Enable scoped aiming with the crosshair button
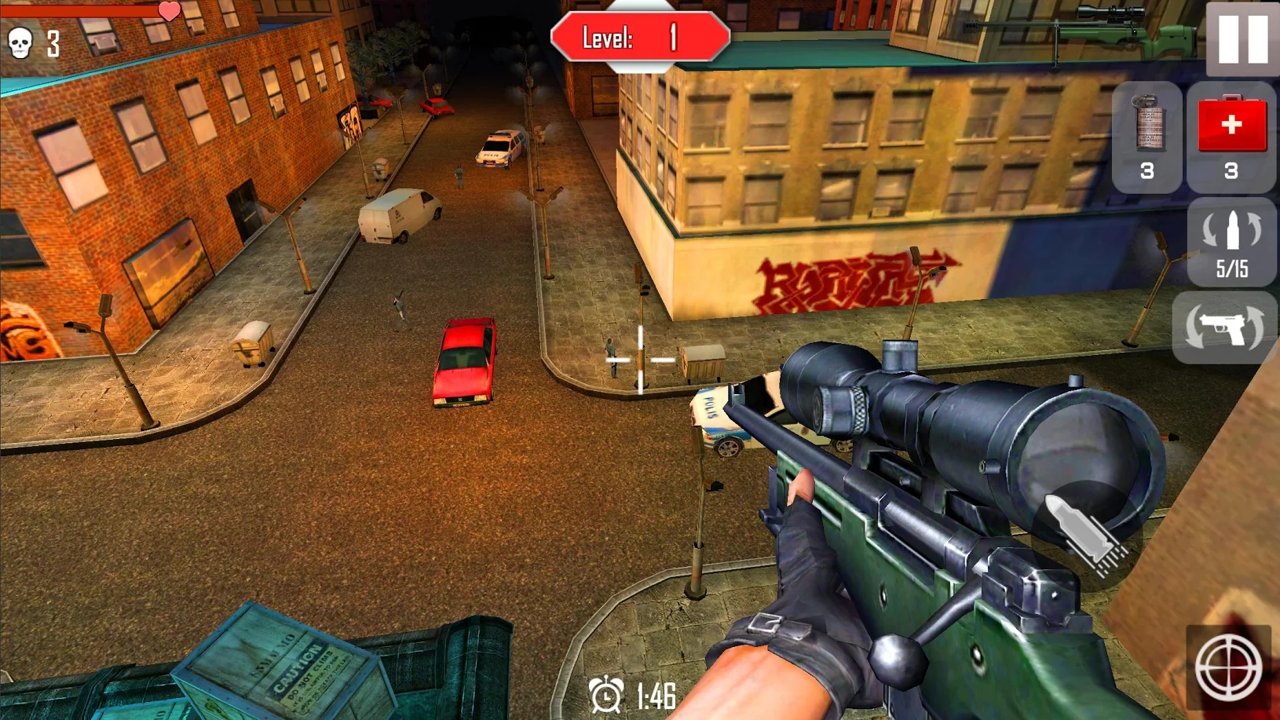The image size is (1280, 720). pos(1229,665)
